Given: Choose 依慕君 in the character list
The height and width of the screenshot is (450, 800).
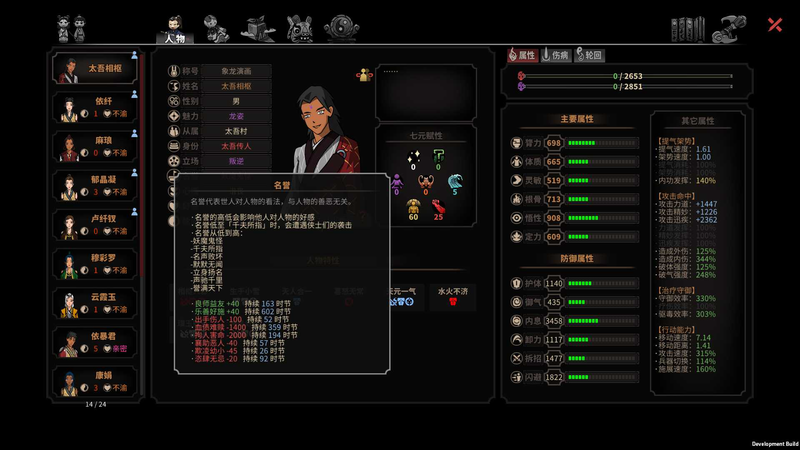Looking at the screenshot, I should [x=96, y=342].
